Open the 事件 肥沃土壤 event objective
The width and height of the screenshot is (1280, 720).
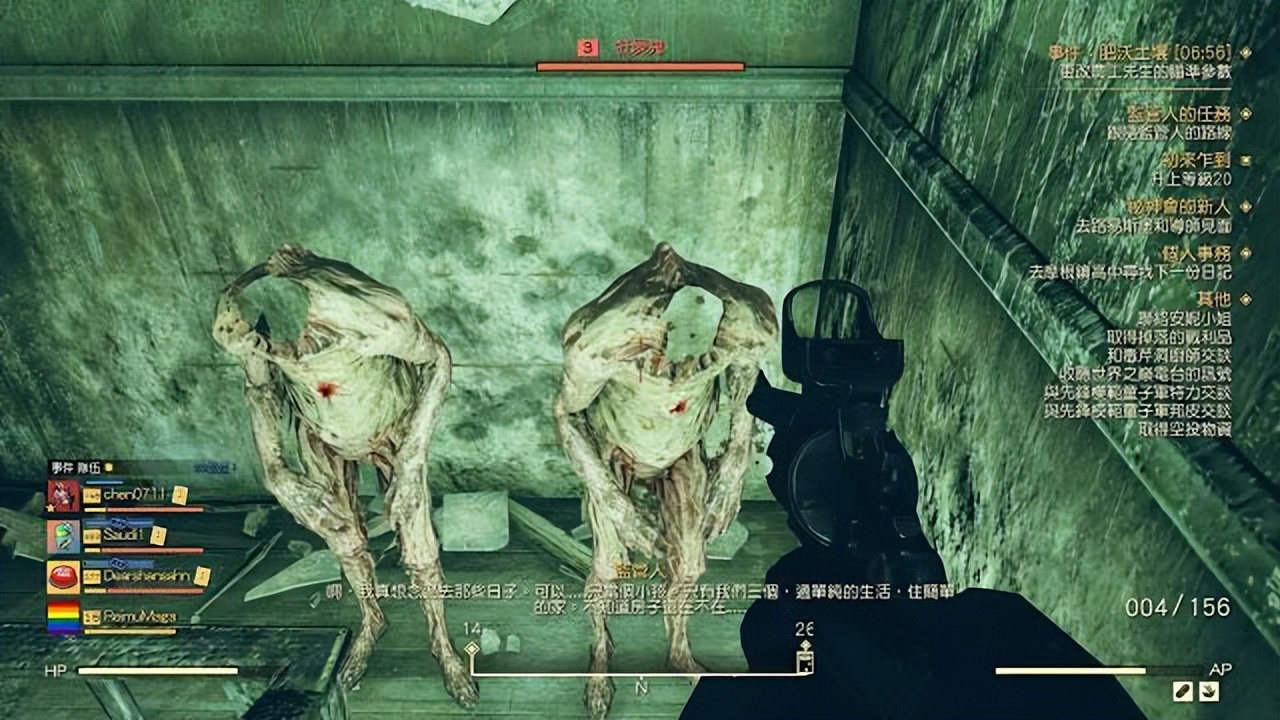(x=1138, y=52)
